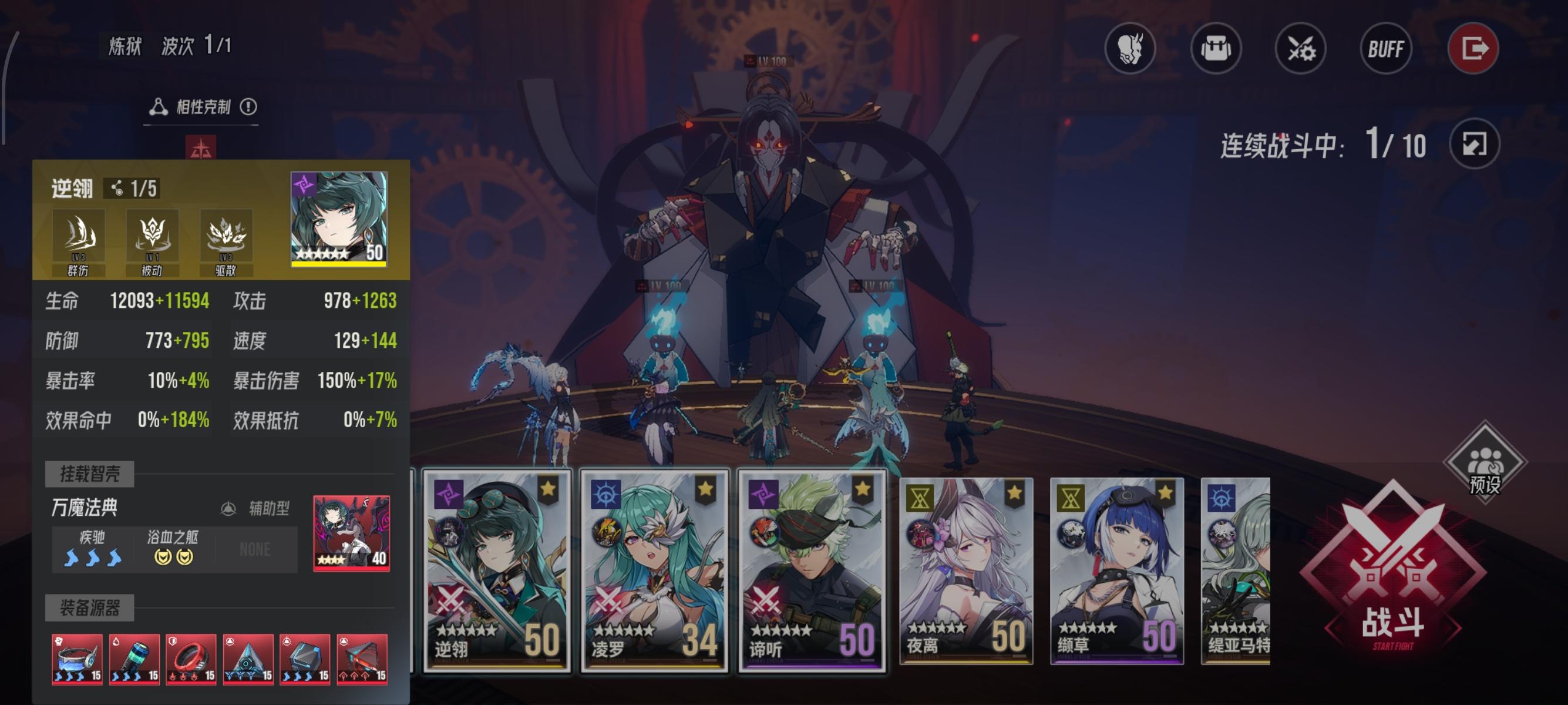1568x705 pixels.
Task: Switch to the 挂载智壳 section
Action: pos(89,475)
